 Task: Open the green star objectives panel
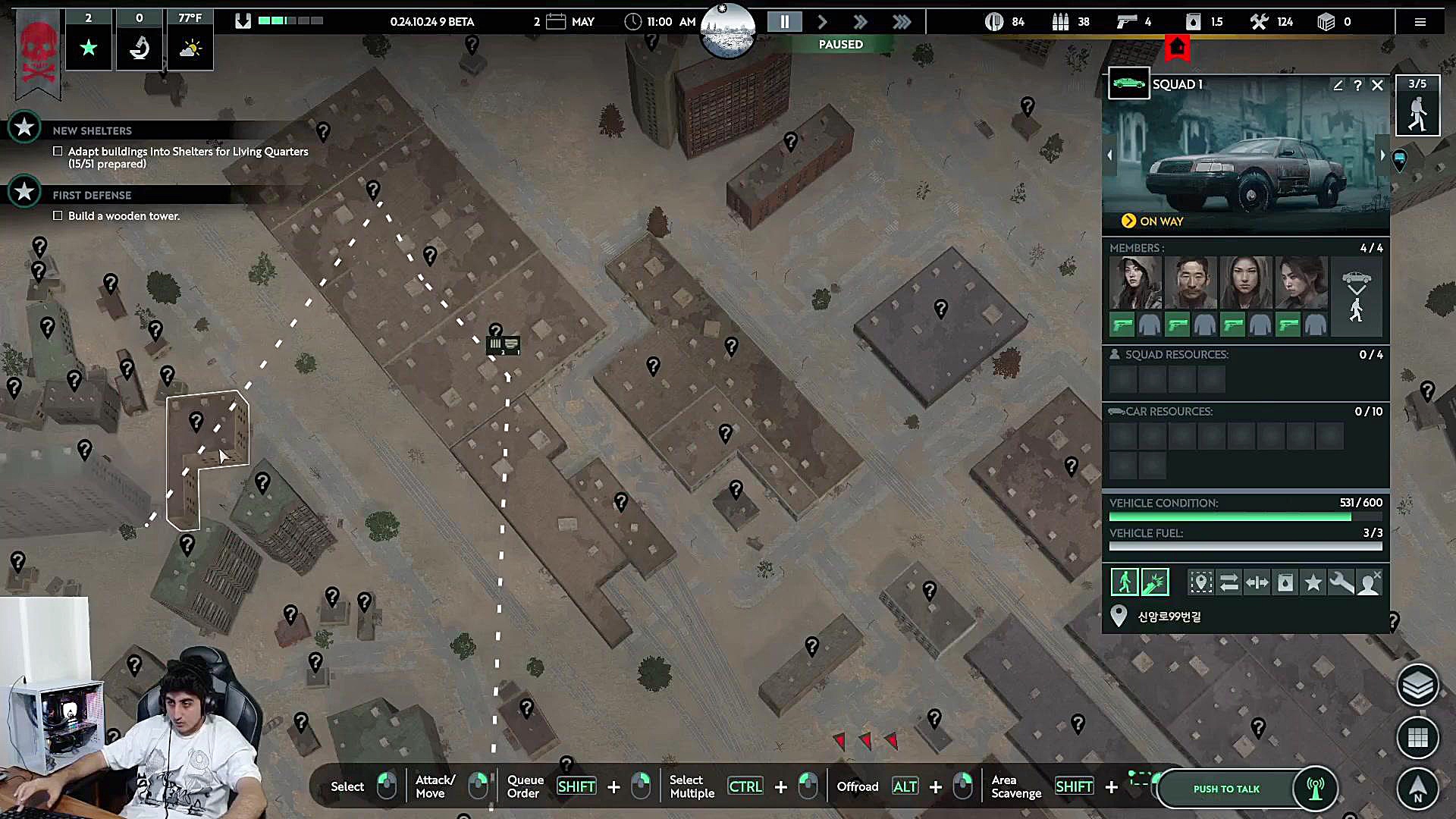point(89,49)
